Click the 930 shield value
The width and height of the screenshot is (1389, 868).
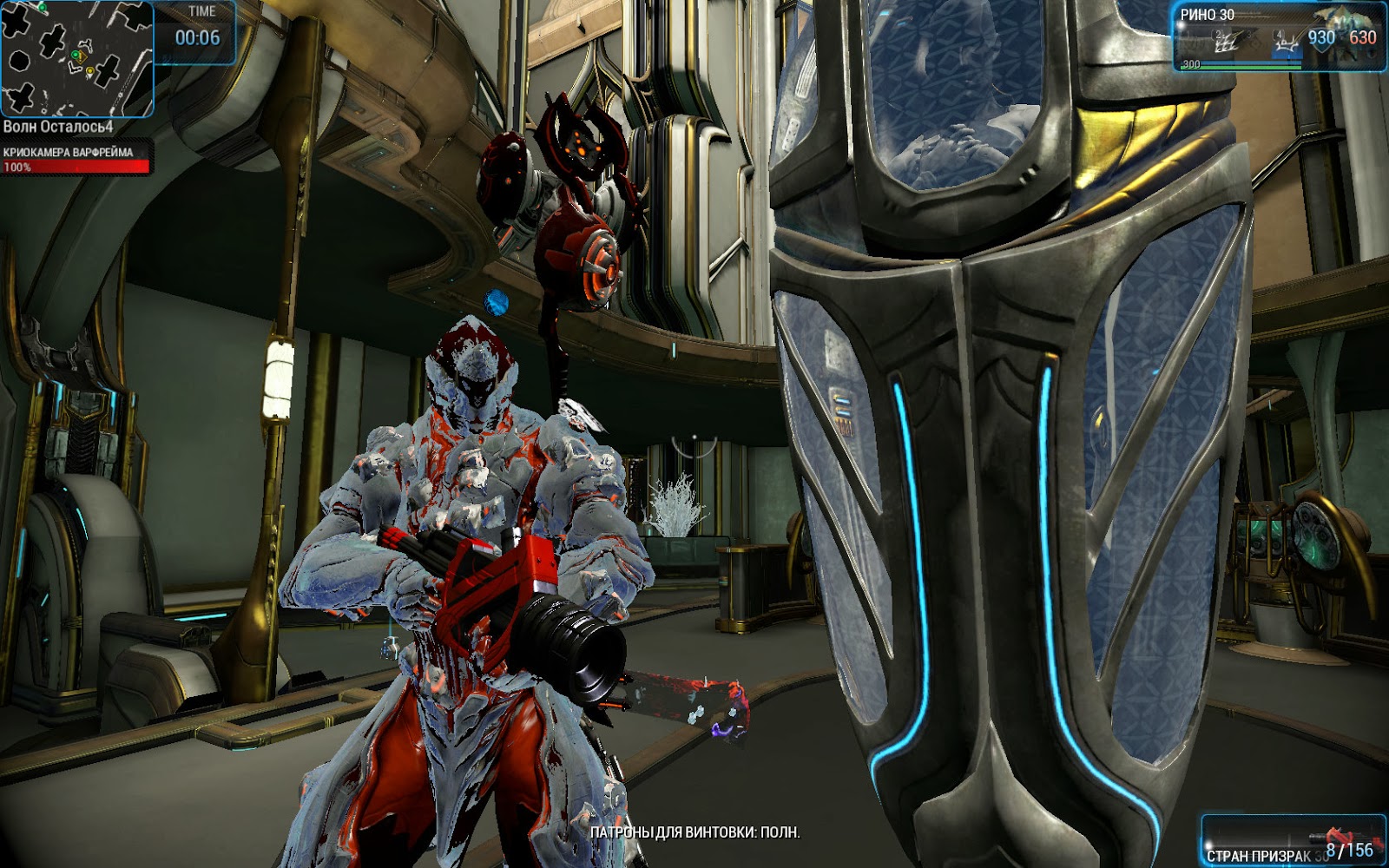(1323, 36)
